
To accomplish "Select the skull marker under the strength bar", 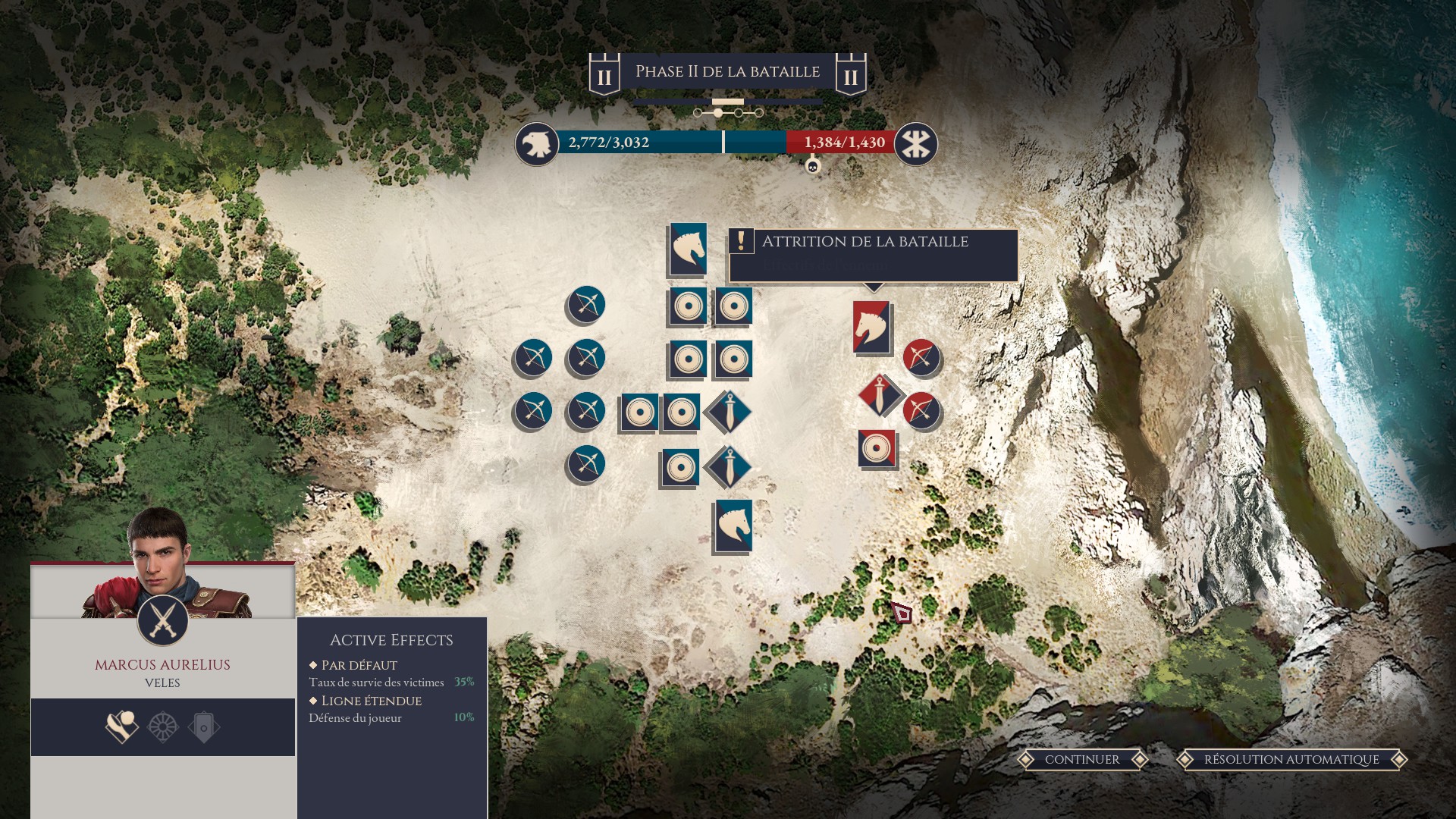I will click(x=813, y=165).
